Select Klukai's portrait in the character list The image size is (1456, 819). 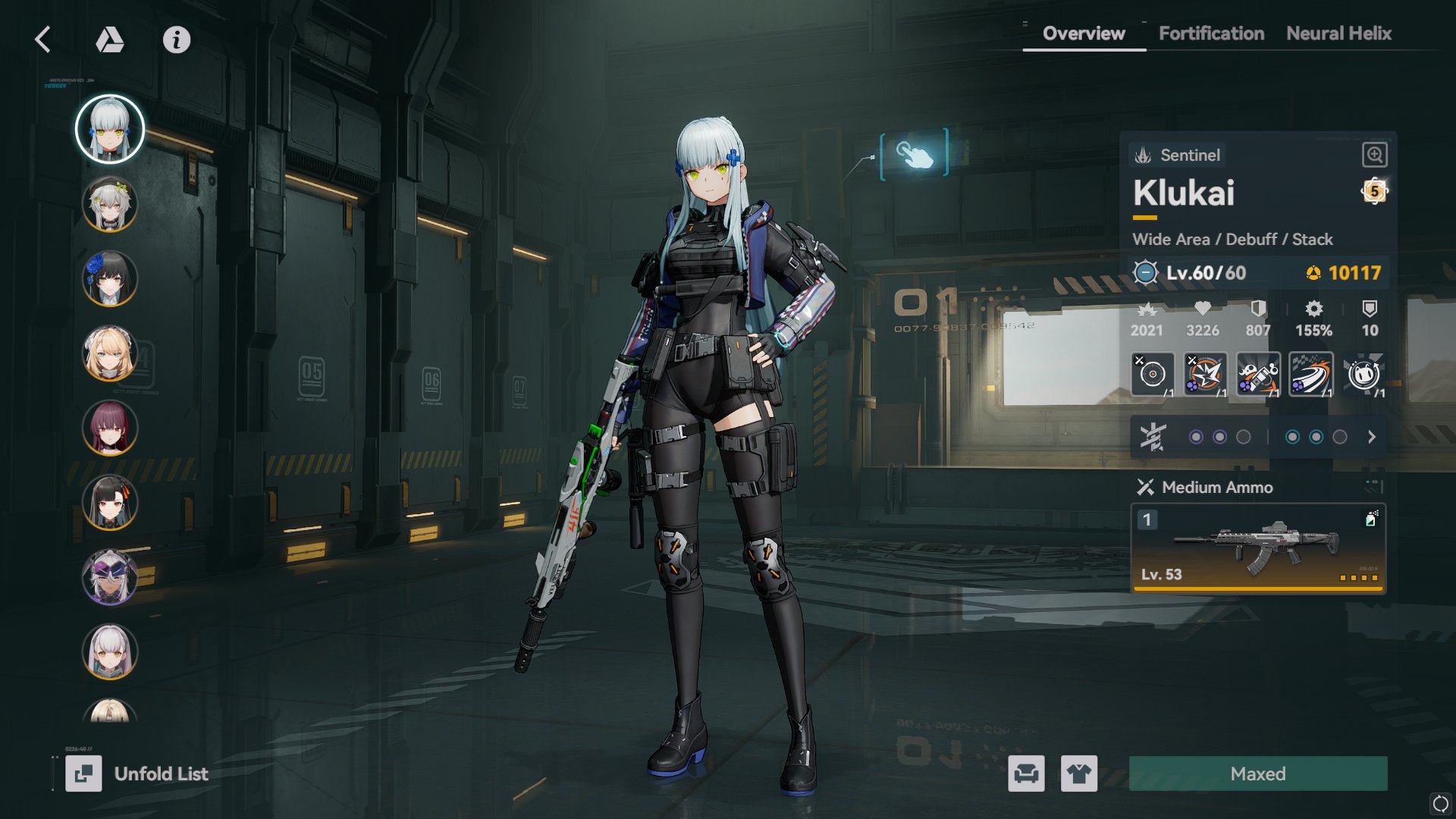[110, 129]
